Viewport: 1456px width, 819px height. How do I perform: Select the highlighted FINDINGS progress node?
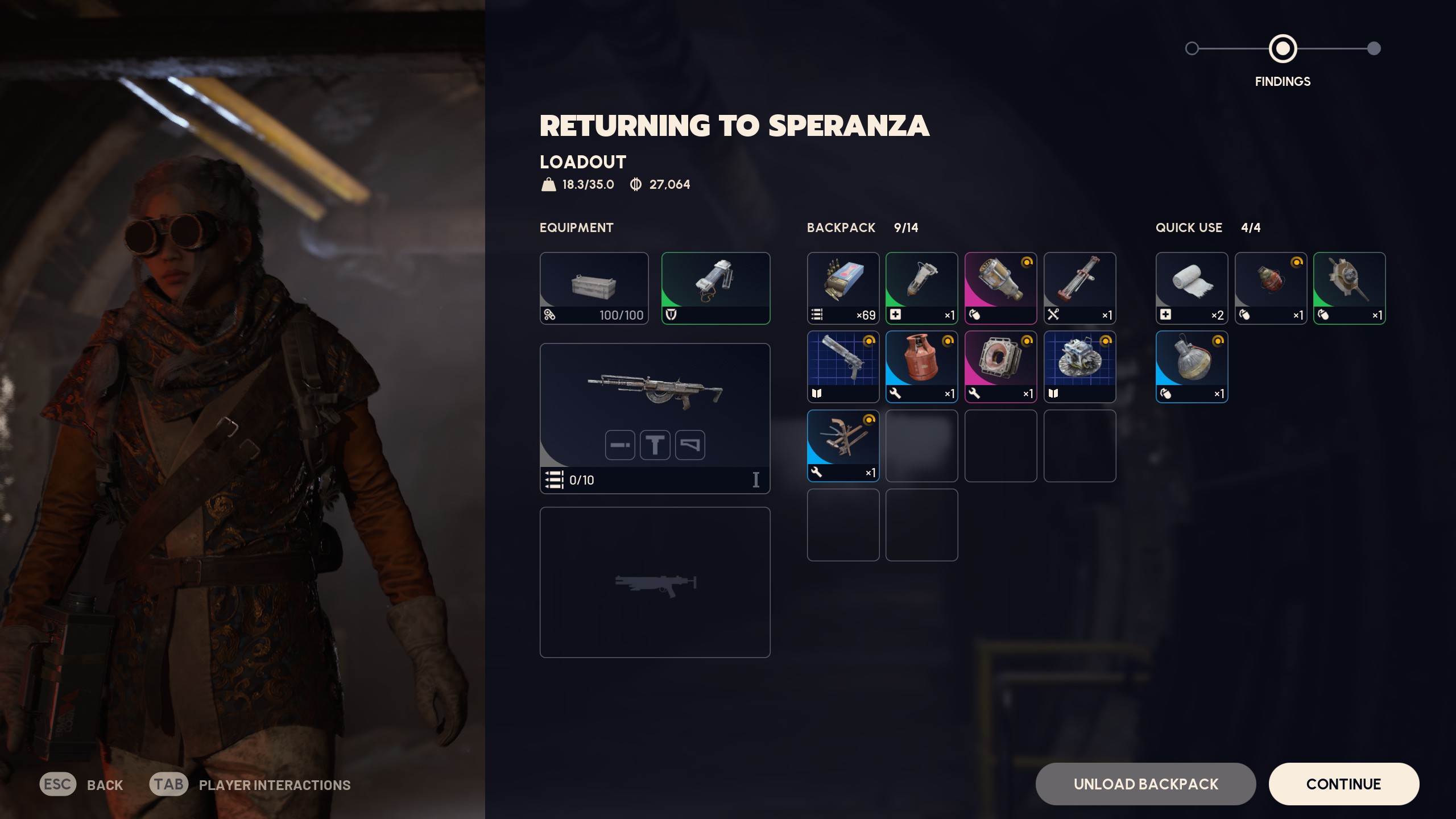[1283, 49]
